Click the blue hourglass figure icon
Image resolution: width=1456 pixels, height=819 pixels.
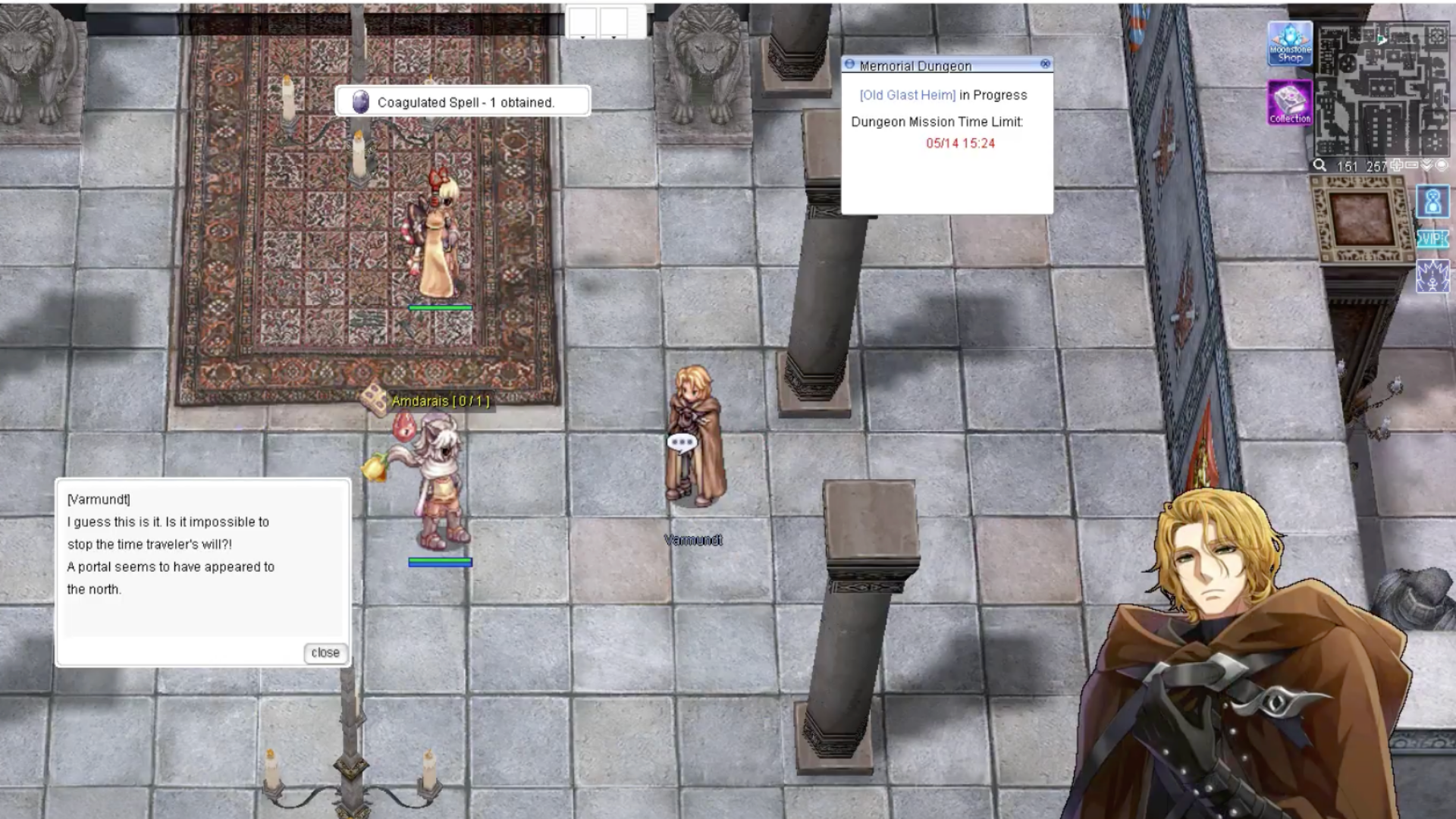1432,202
